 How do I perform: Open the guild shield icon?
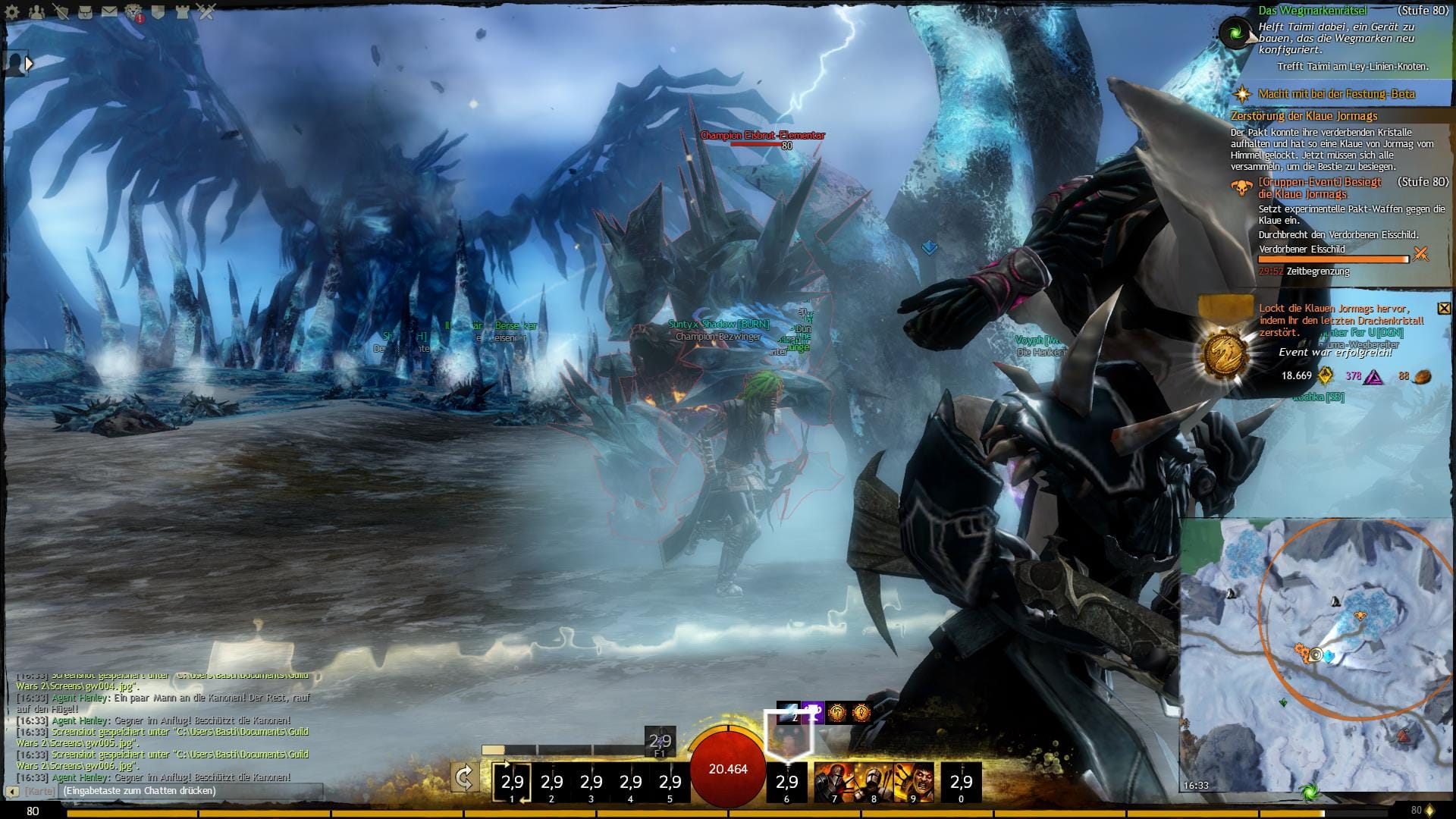click(x=158, y=11)
